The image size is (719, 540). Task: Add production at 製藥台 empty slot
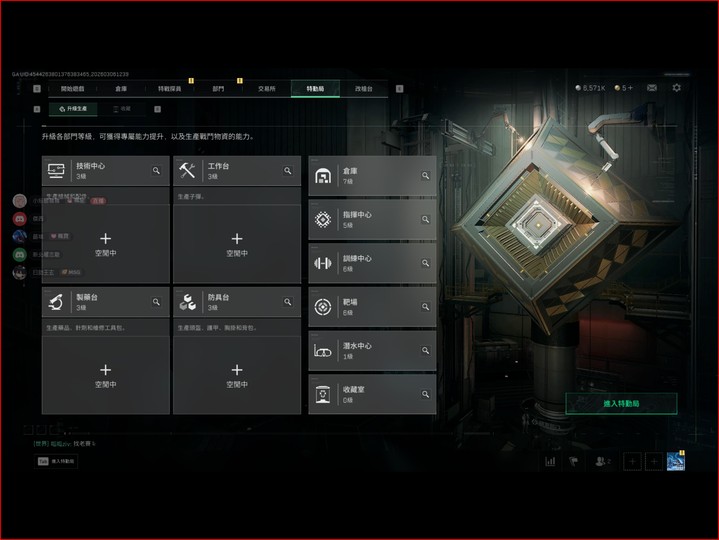(106, 374)
